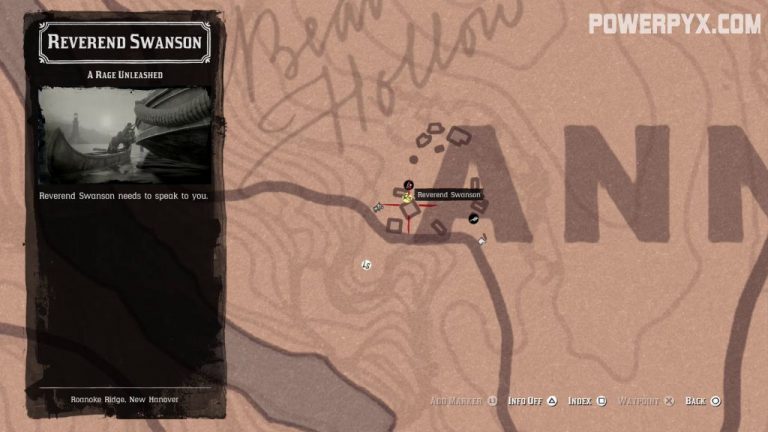Select the black round marker with red symbol
The height and width of the screenshot is (432, 768).
coord(408,184)
